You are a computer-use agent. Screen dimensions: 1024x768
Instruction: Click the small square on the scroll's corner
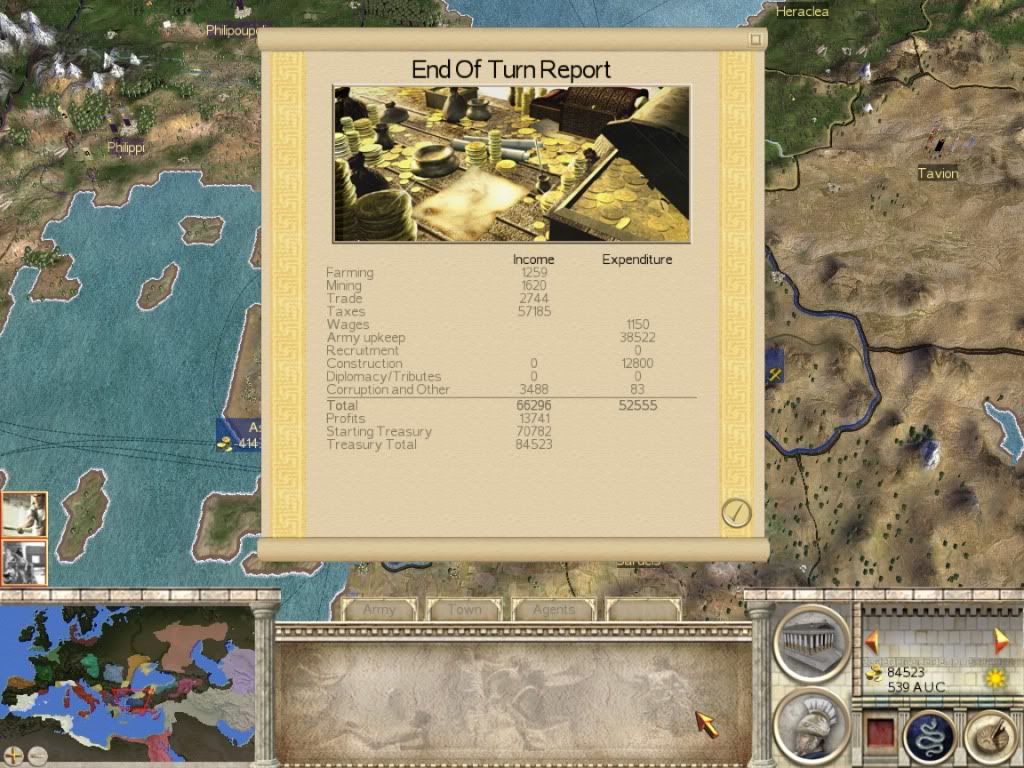point(756,40)
